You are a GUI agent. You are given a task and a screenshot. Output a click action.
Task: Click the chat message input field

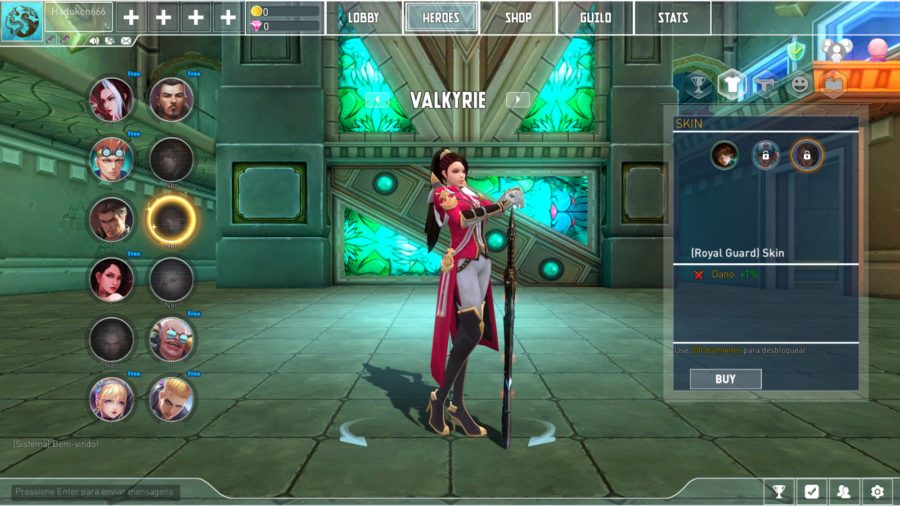95,491
